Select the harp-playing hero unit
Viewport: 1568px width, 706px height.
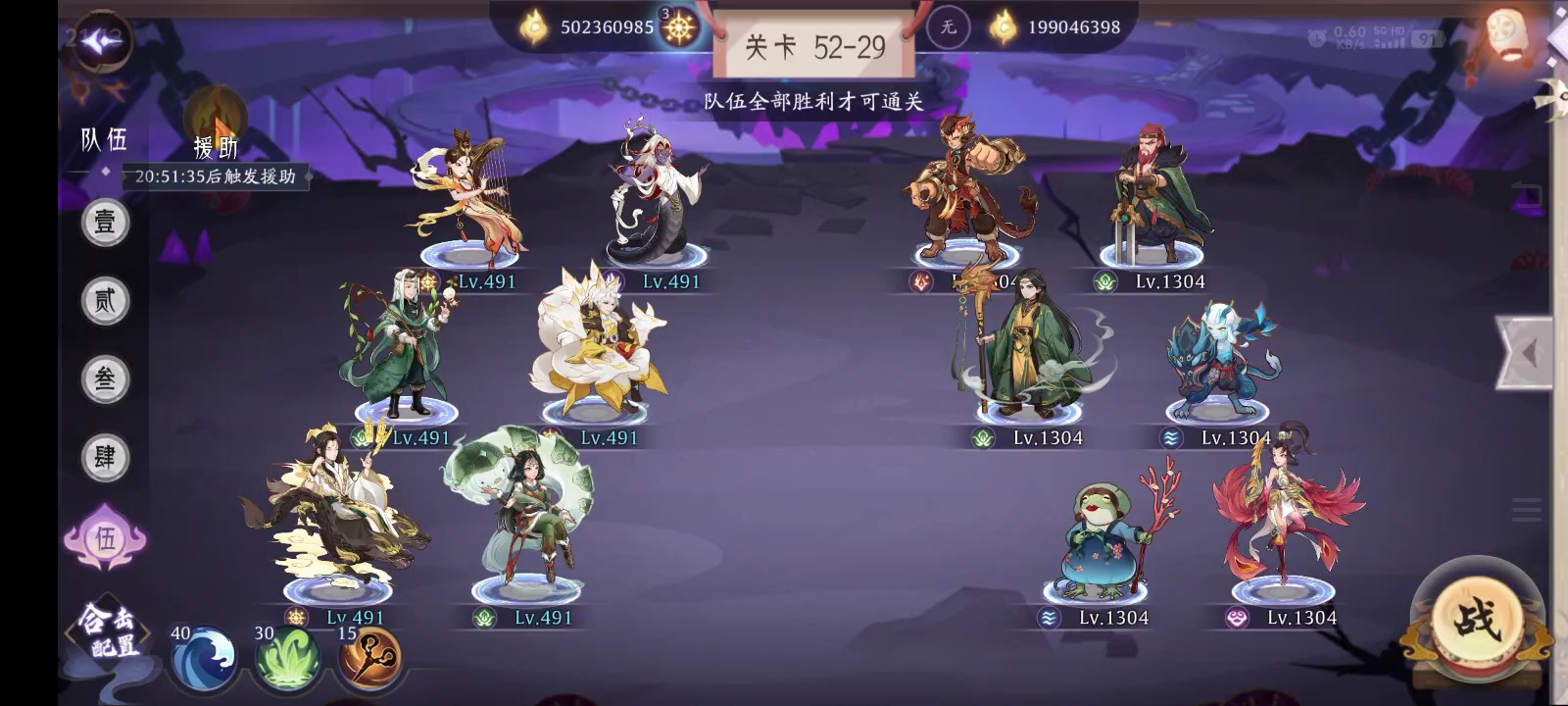[x=469, y=198]
